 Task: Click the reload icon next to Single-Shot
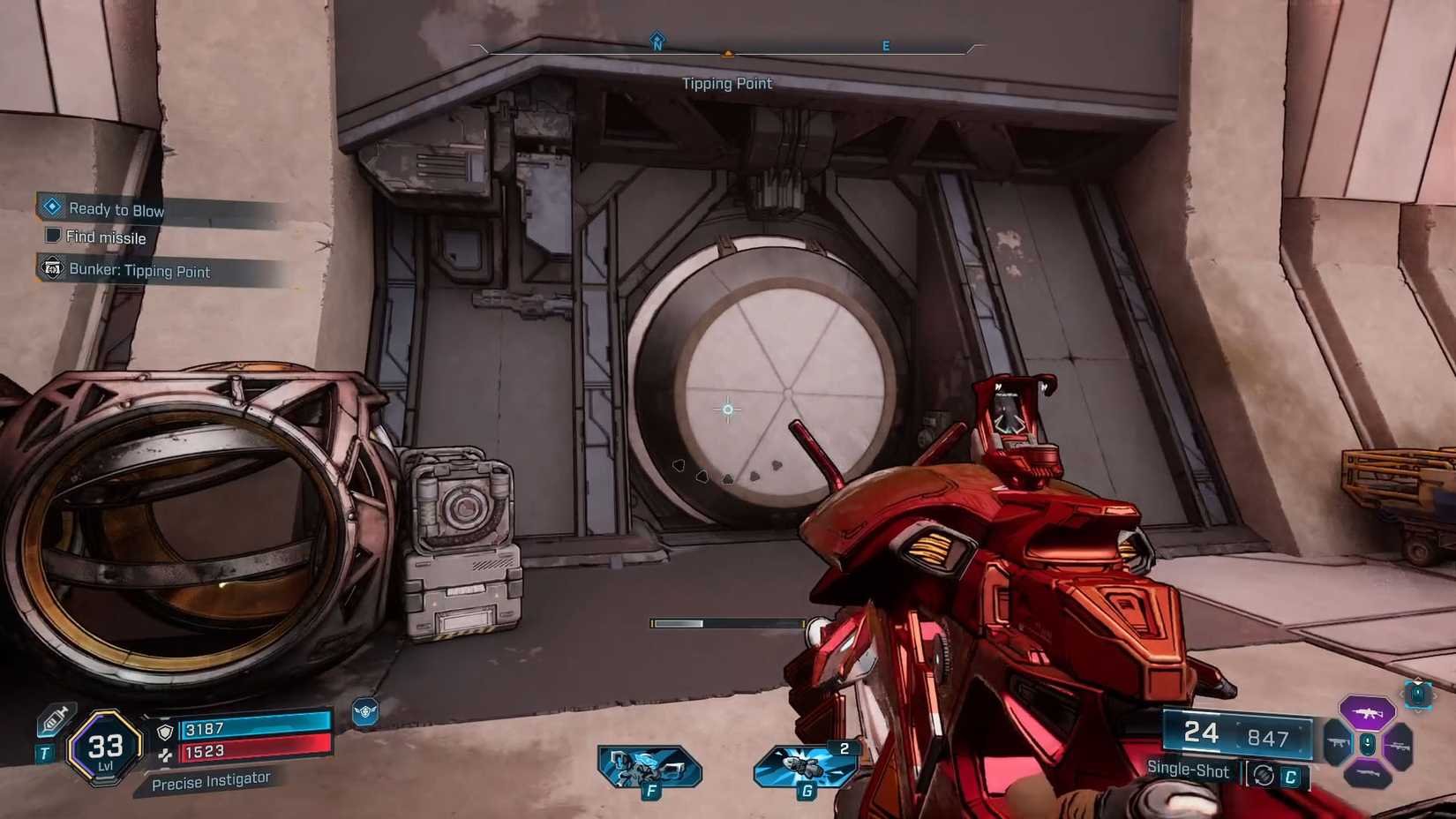tap(1264, 775)
